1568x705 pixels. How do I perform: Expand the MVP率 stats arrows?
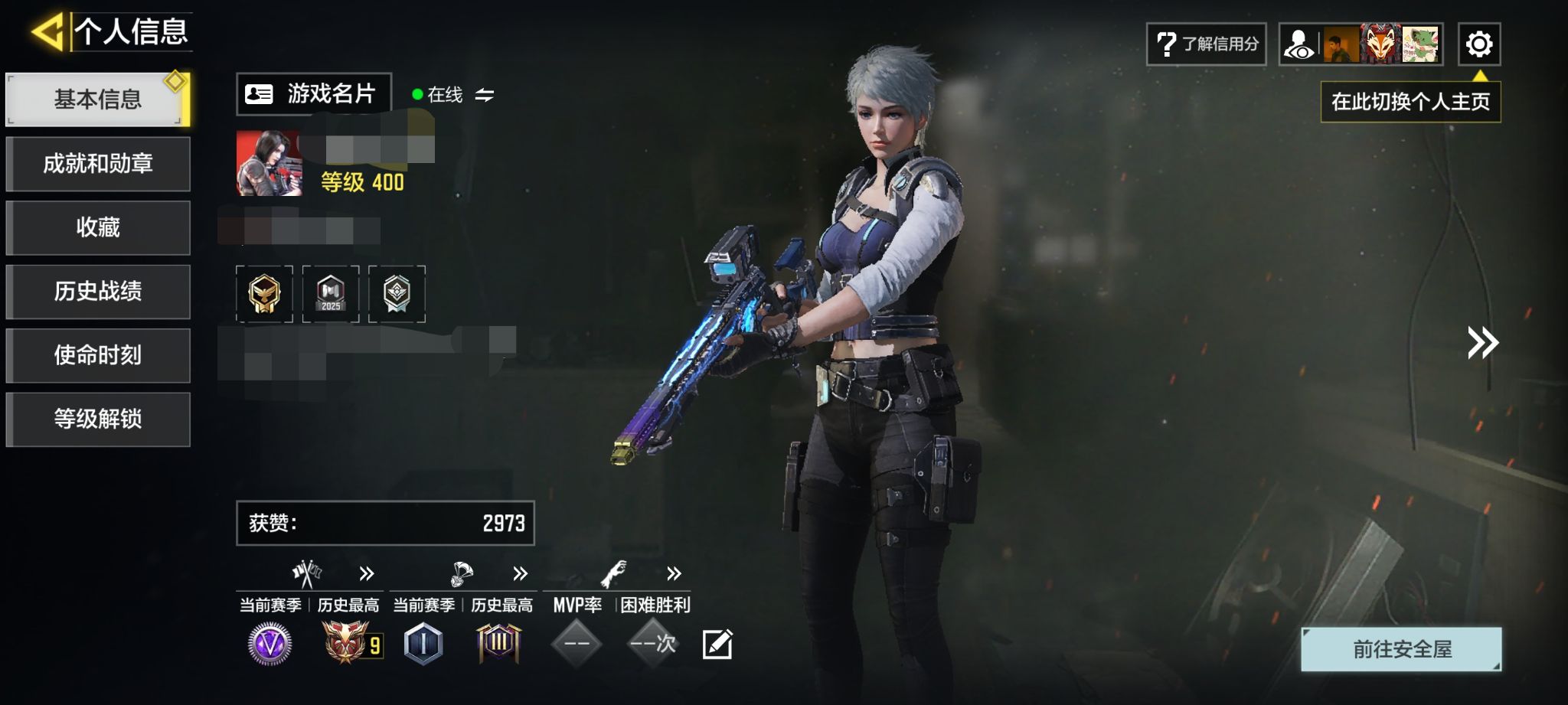[674, 573]
